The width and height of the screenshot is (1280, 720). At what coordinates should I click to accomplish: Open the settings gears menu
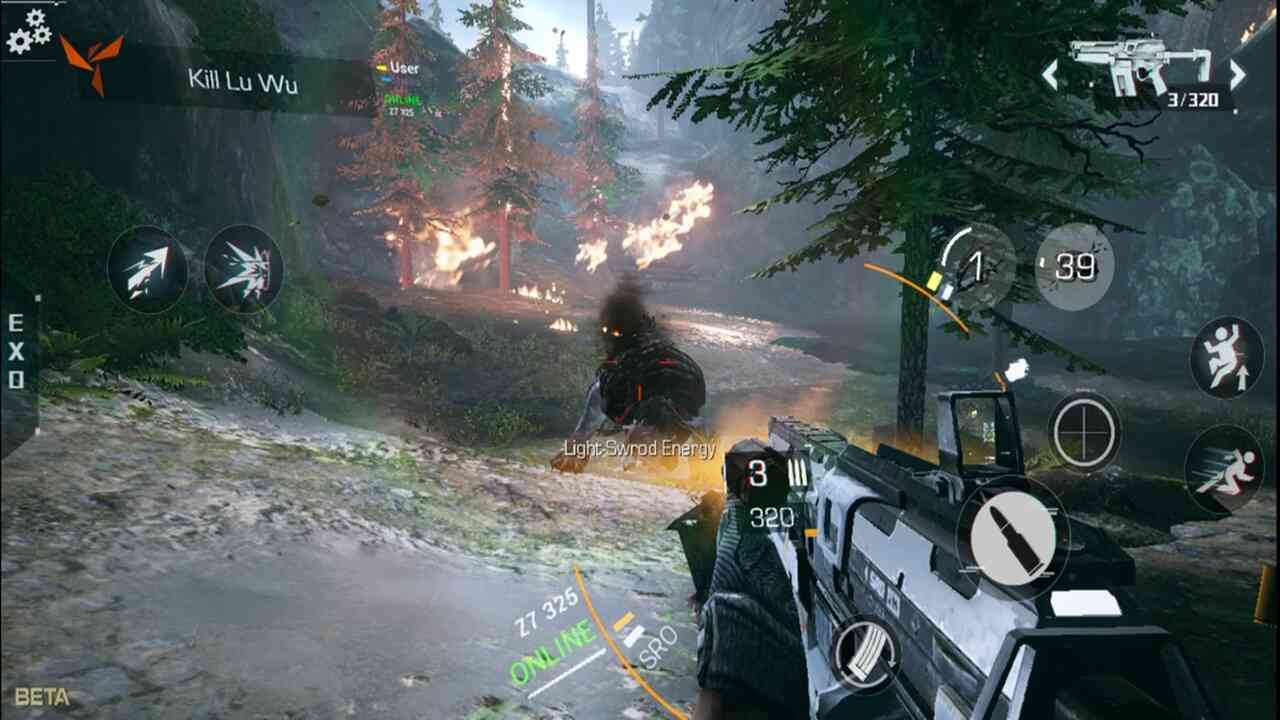(x=28, y=30)
